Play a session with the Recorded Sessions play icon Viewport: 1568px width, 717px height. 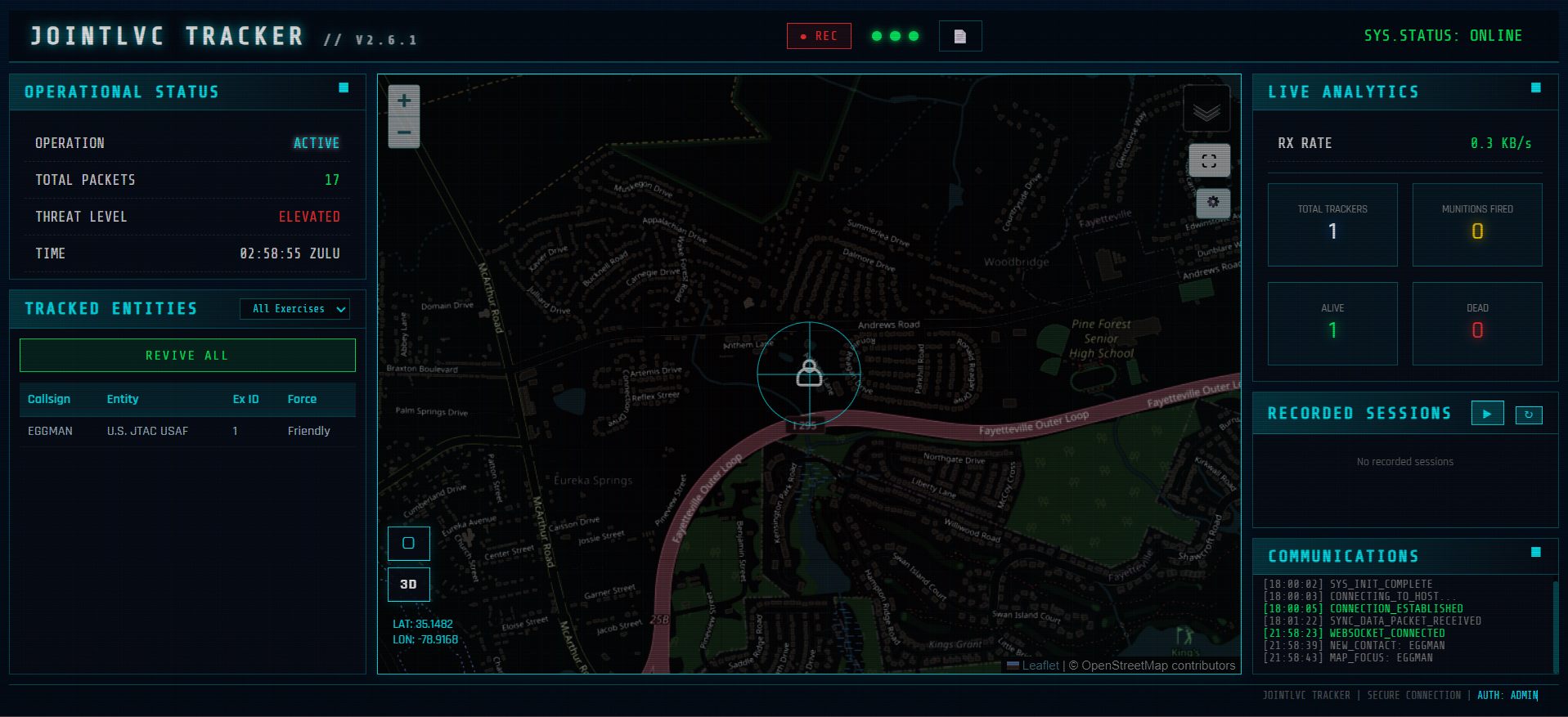click(1487, 413)
